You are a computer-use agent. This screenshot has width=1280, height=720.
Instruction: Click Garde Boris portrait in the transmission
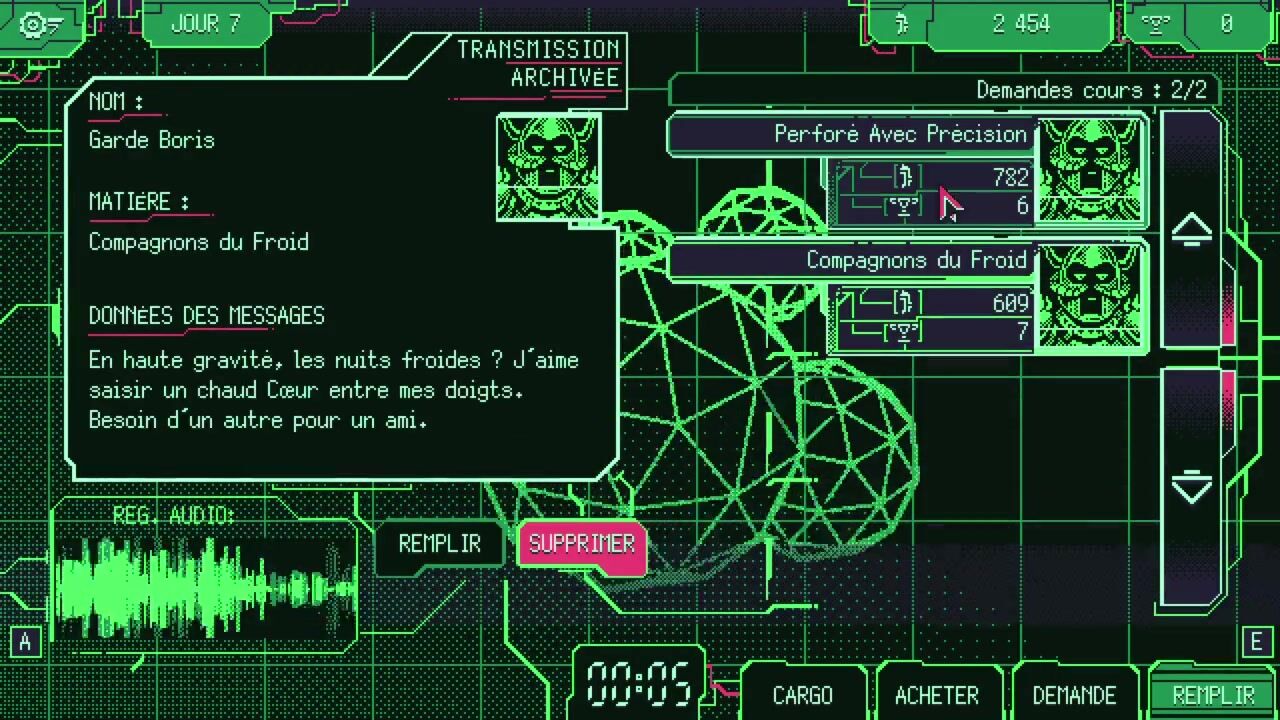548,166
